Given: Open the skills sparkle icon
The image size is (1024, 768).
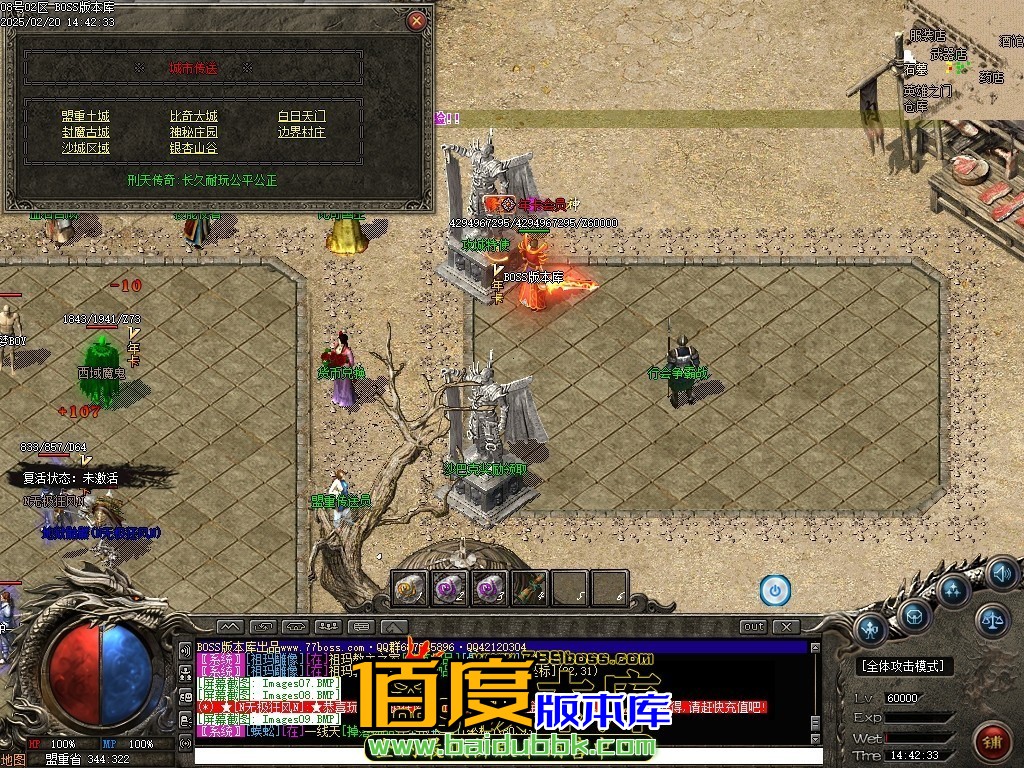Looking at the screenshot, I should pyautogui.click(x=953, y=588).
